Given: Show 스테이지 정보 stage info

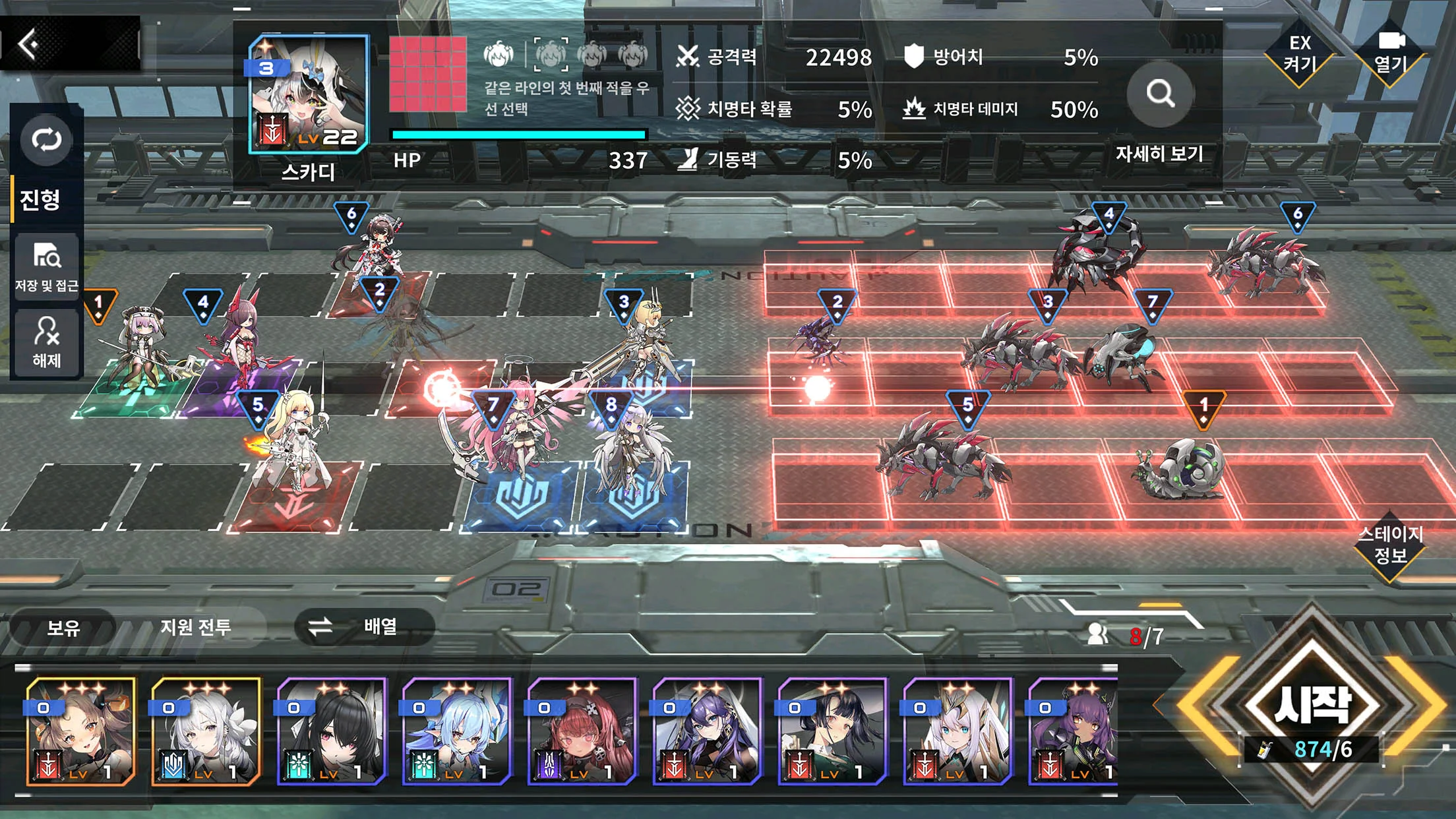Looking at the screenshot, I should [x=1390, y=545].
